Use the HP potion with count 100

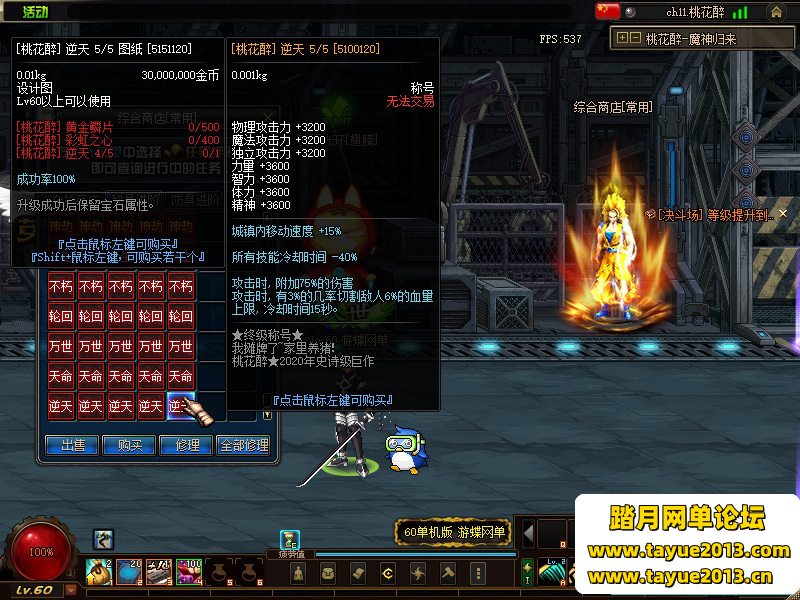189,571
